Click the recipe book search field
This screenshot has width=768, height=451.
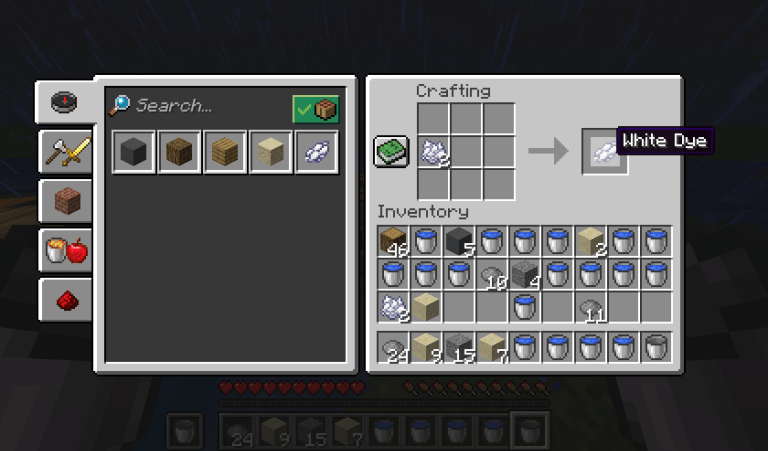[x=200, y=105]
